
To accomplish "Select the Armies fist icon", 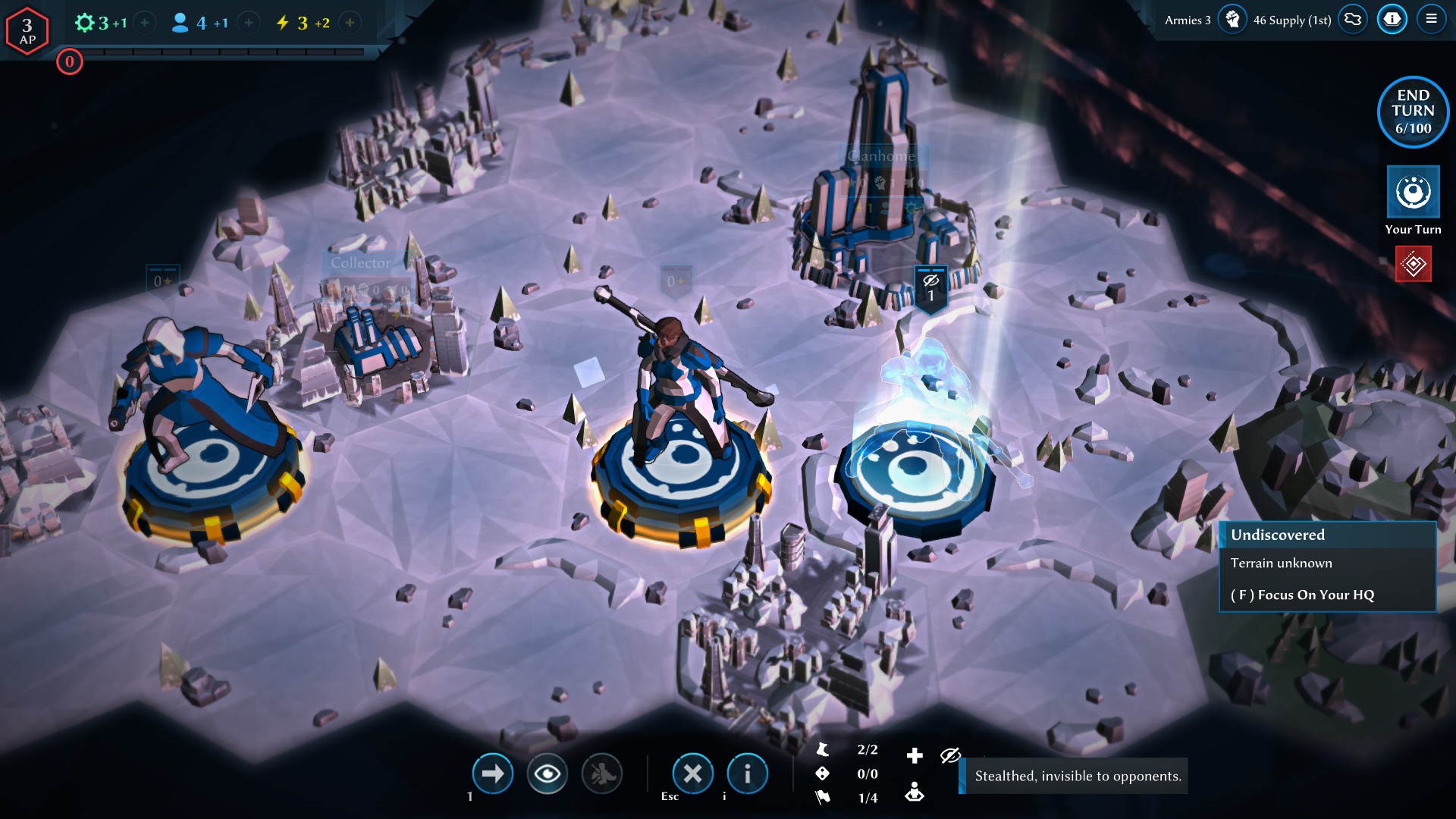I will coord(1234,19).
